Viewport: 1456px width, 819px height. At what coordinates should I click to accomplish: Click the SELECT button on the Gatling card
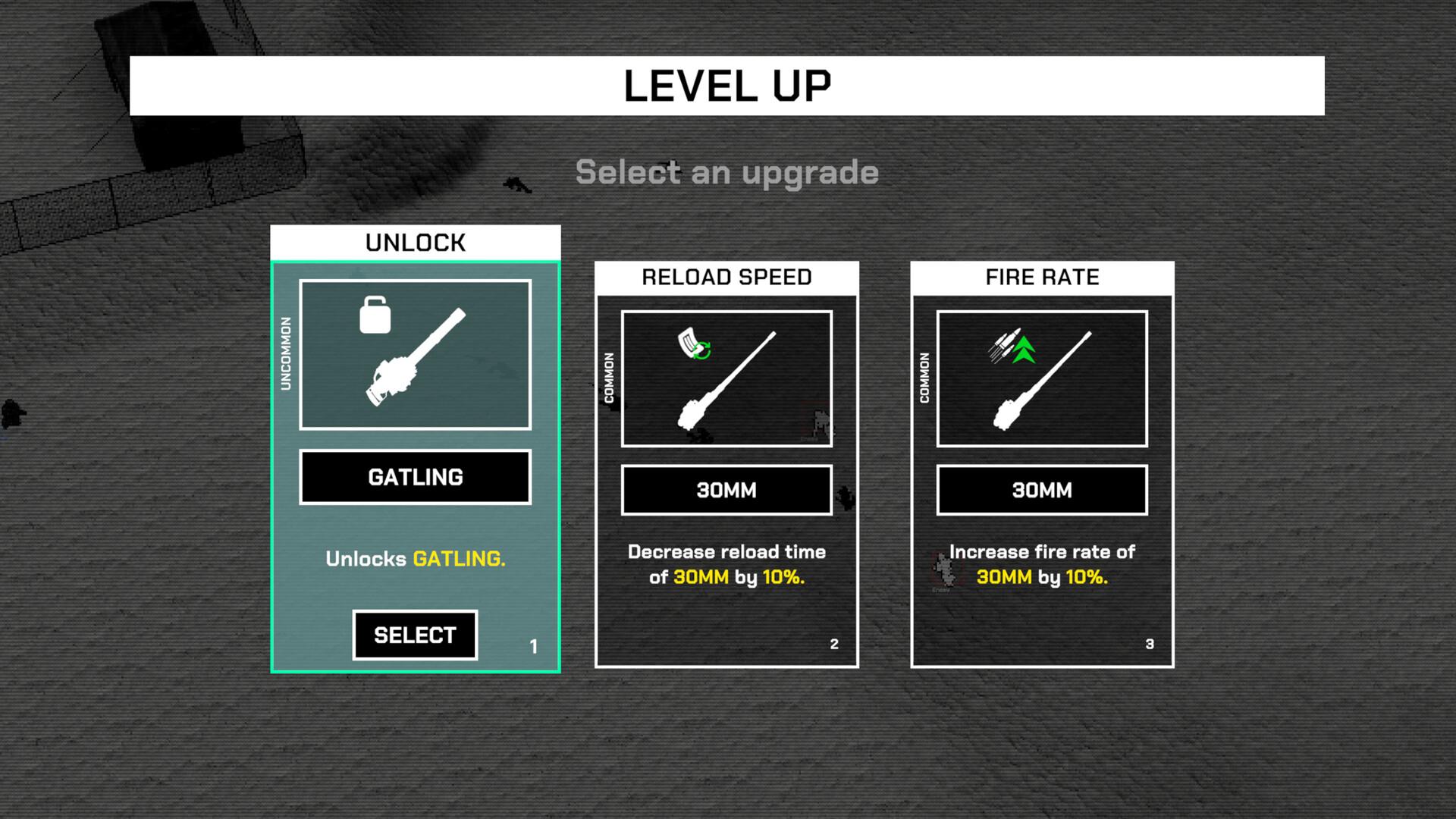(415, 635)
